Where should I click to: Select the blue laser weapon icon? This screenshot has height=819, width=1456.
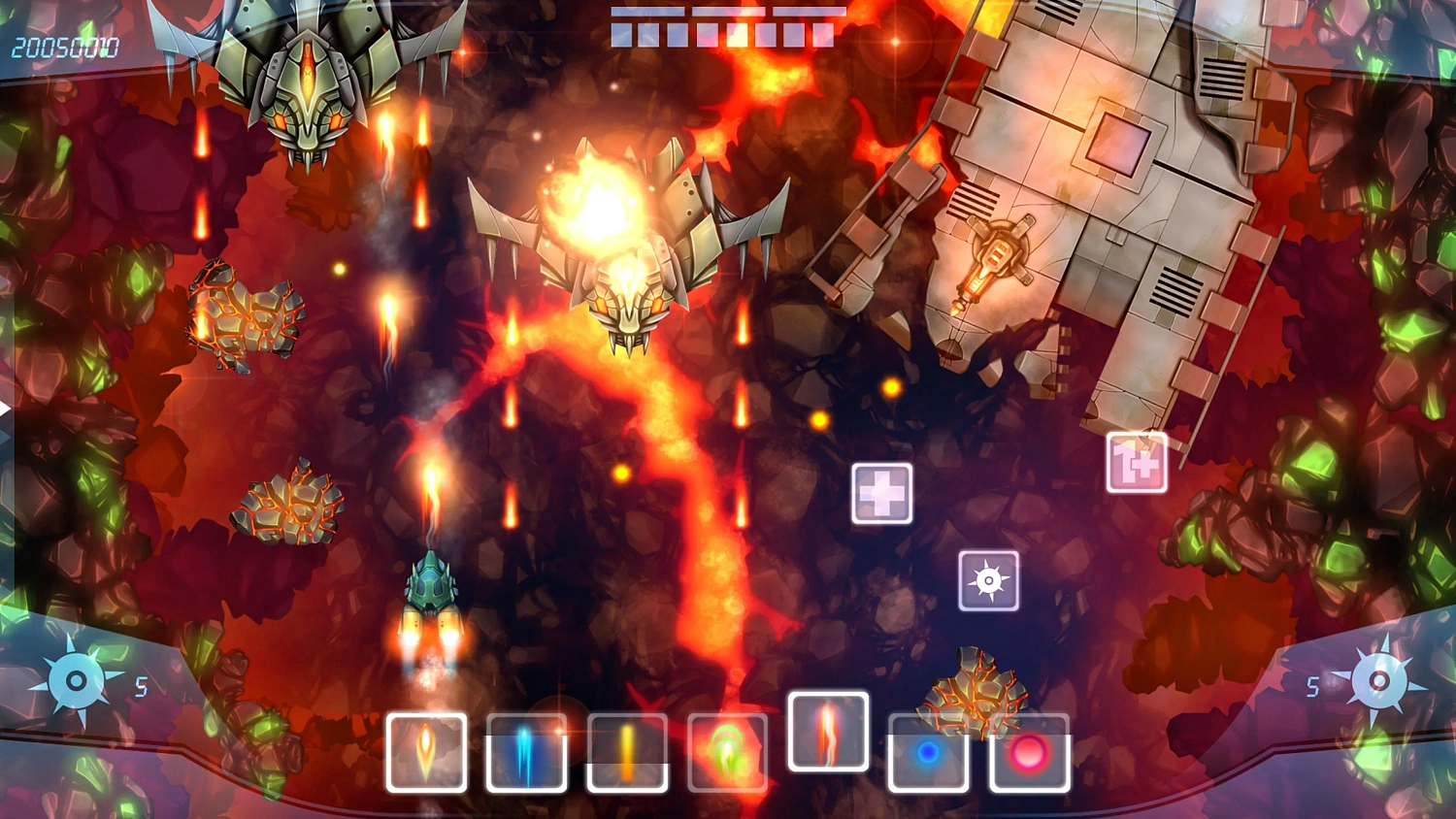[x=528, y=753]
